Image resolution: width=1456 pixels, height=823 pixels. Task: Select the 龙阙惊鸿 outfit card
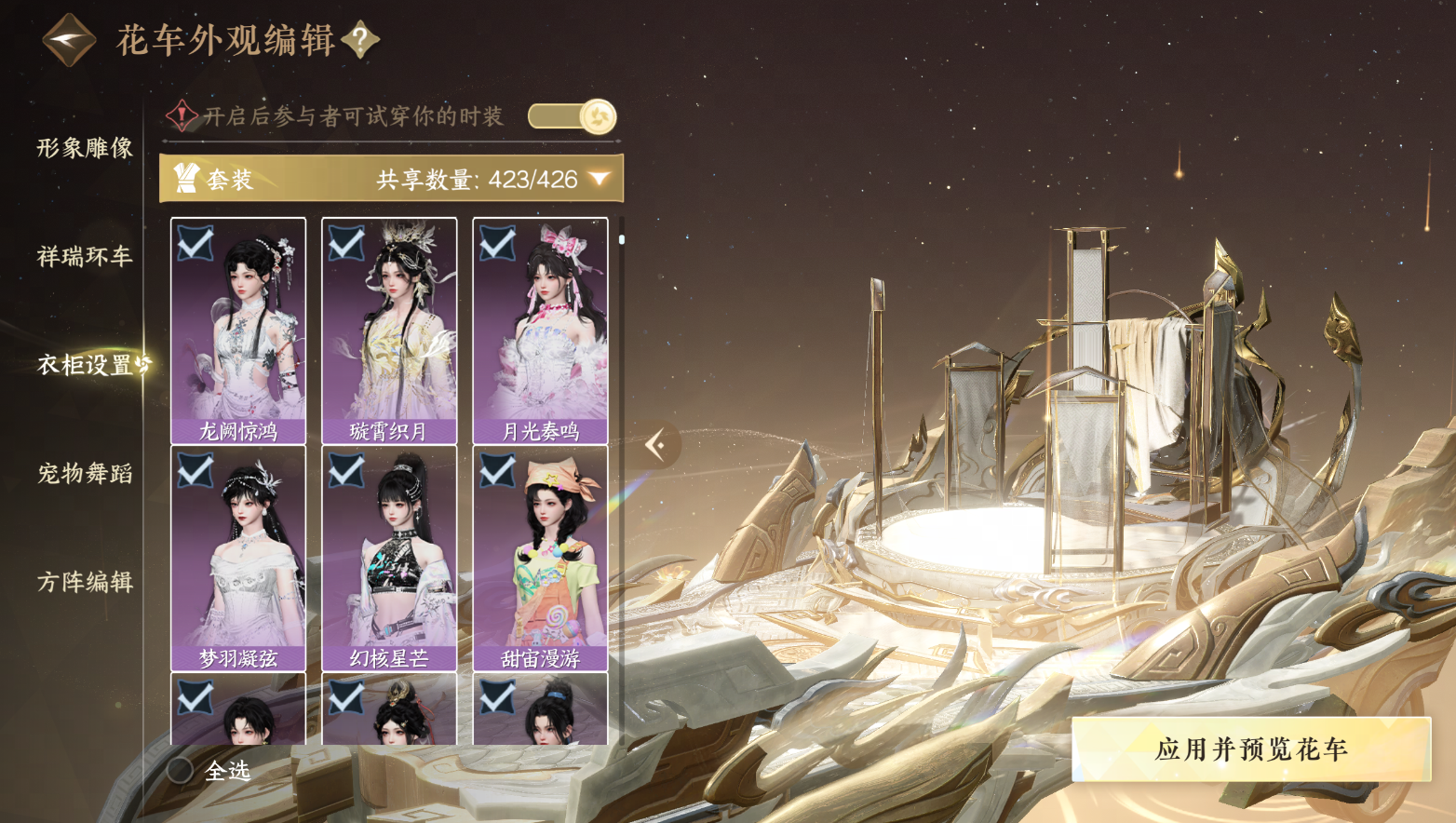tap(238, 331)
